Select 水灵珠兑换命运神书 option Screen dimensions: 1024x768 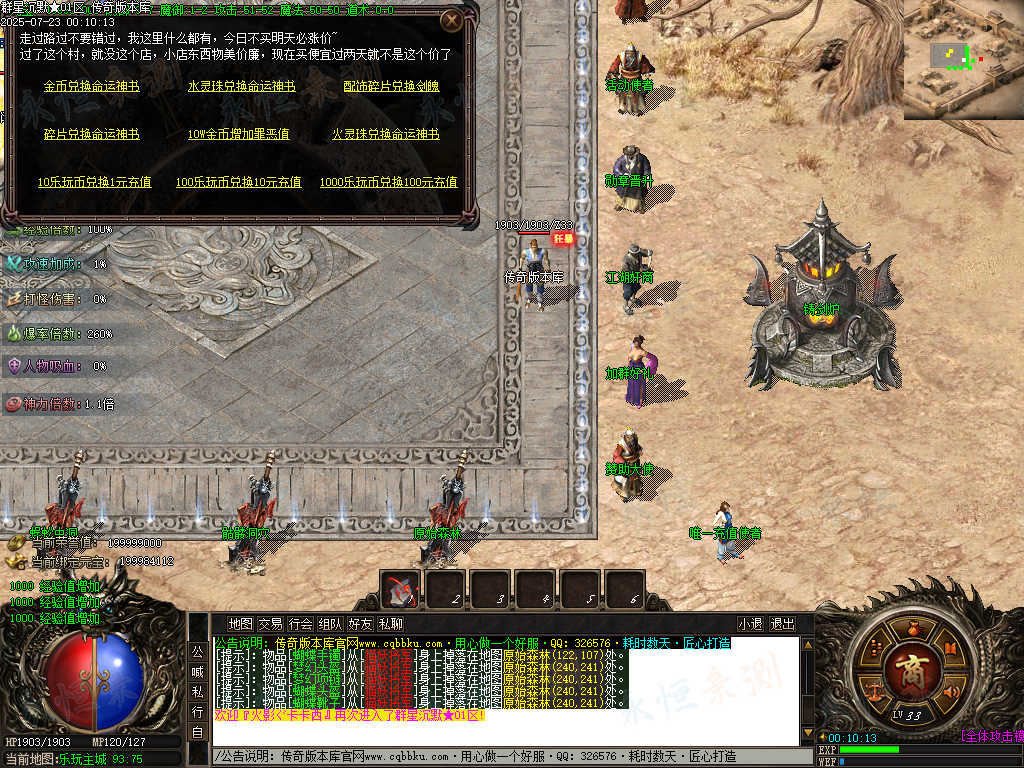pos(242,87)
